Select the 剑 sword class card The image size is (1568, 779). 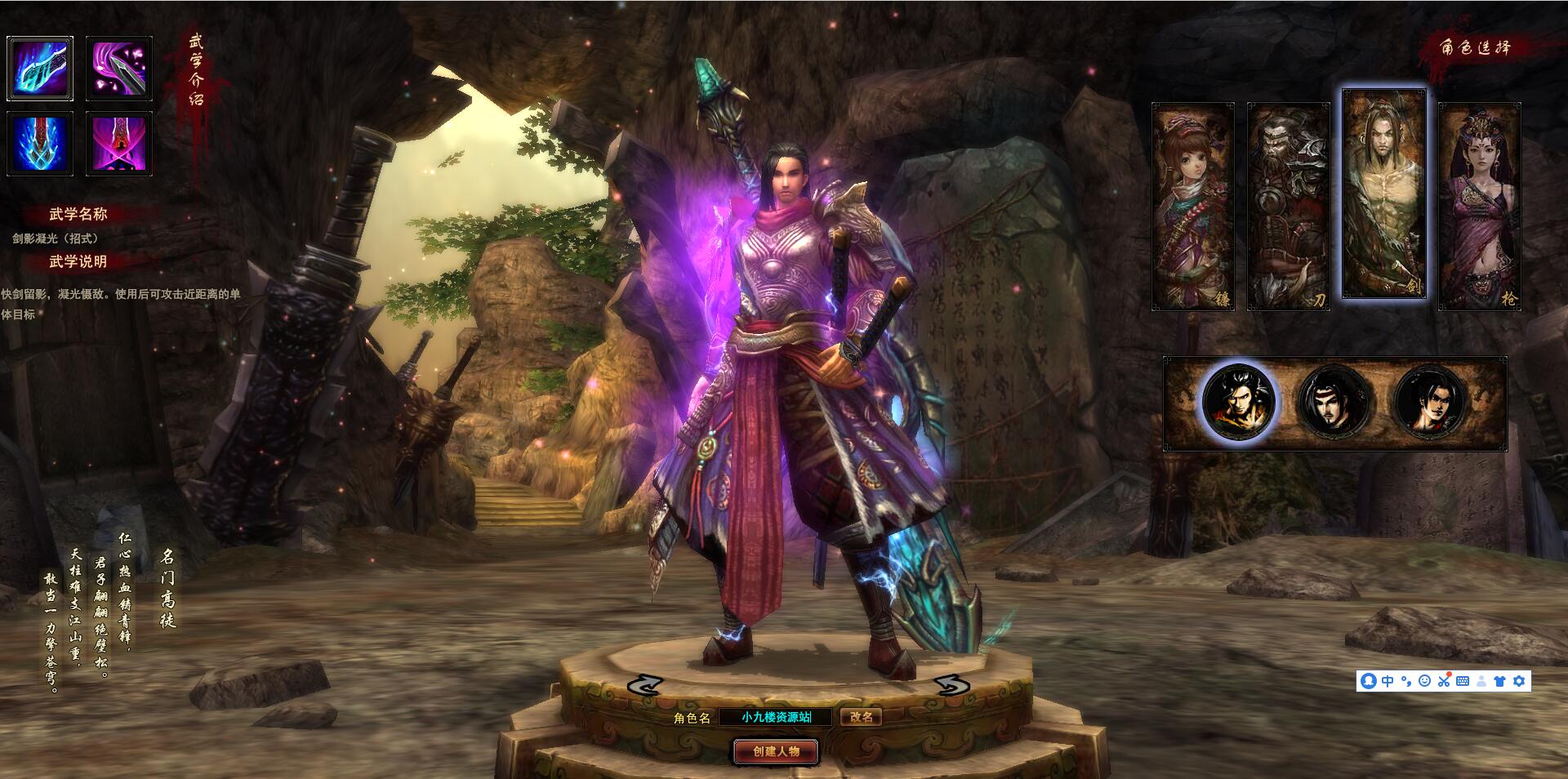pos(1383,194)
